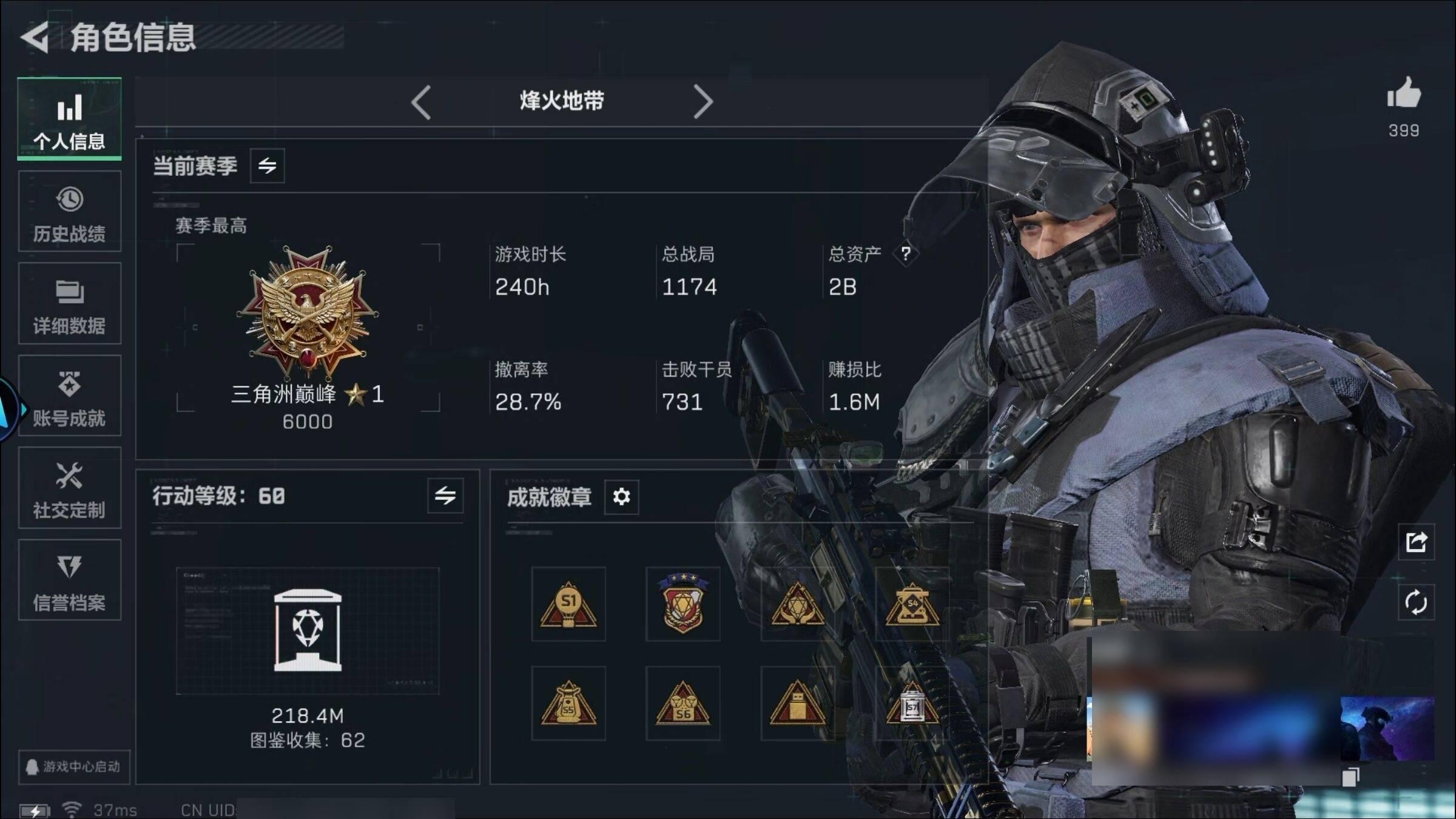View the 信誉档案 tab
Viewport: 1456px width, 819px height.
(69, 581)
